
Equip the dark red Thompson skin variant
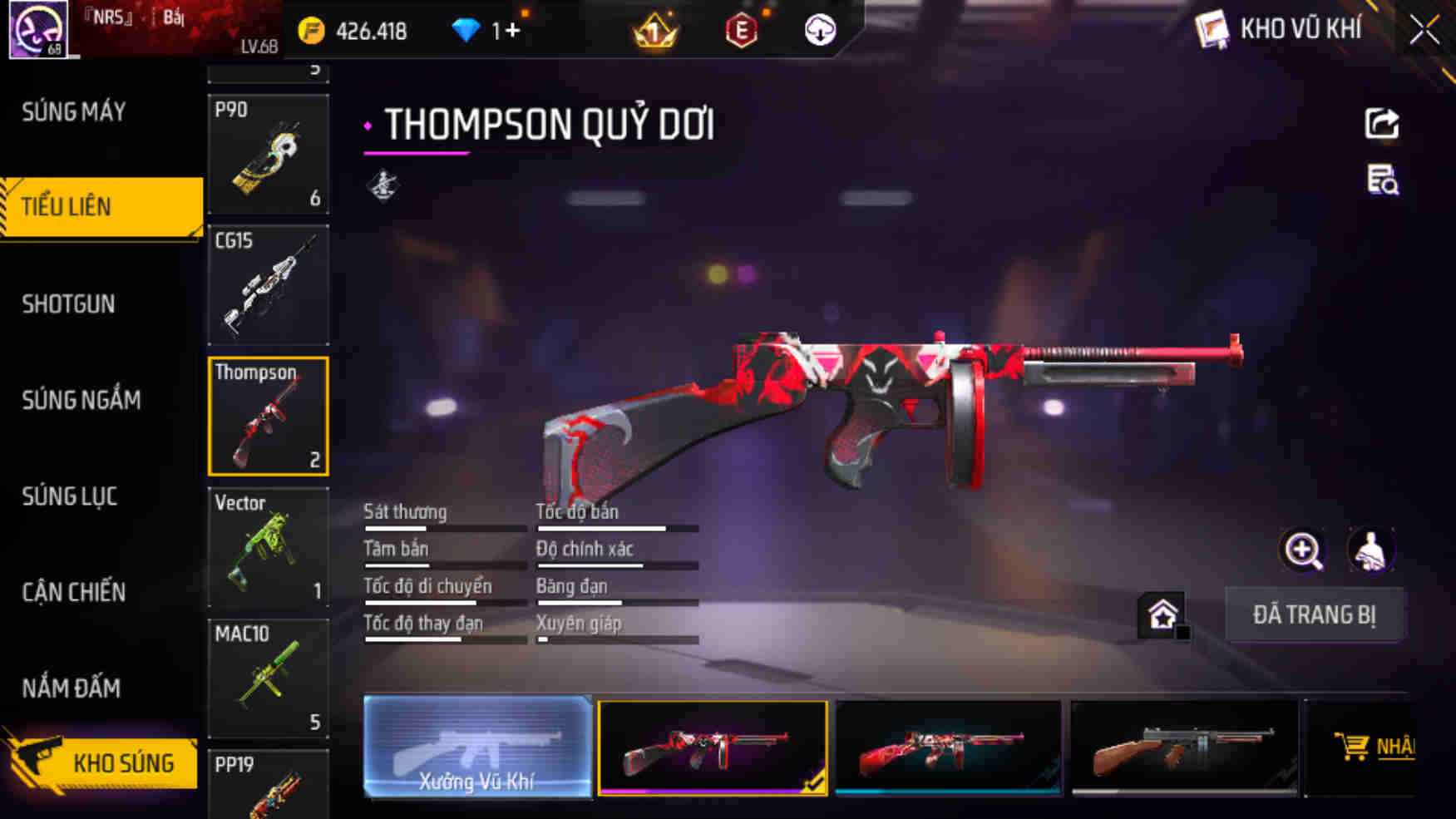pyautogui.click(x=950, y=747)
